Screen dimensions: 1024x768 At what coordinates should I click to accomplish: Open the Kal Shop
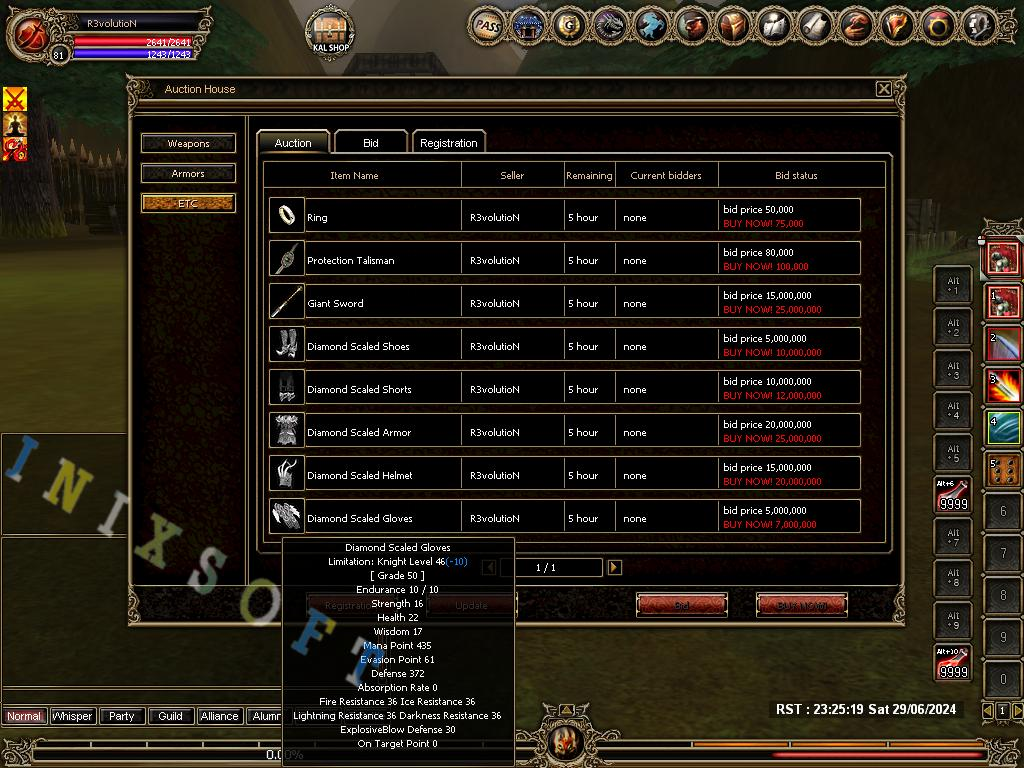(330, 31)
